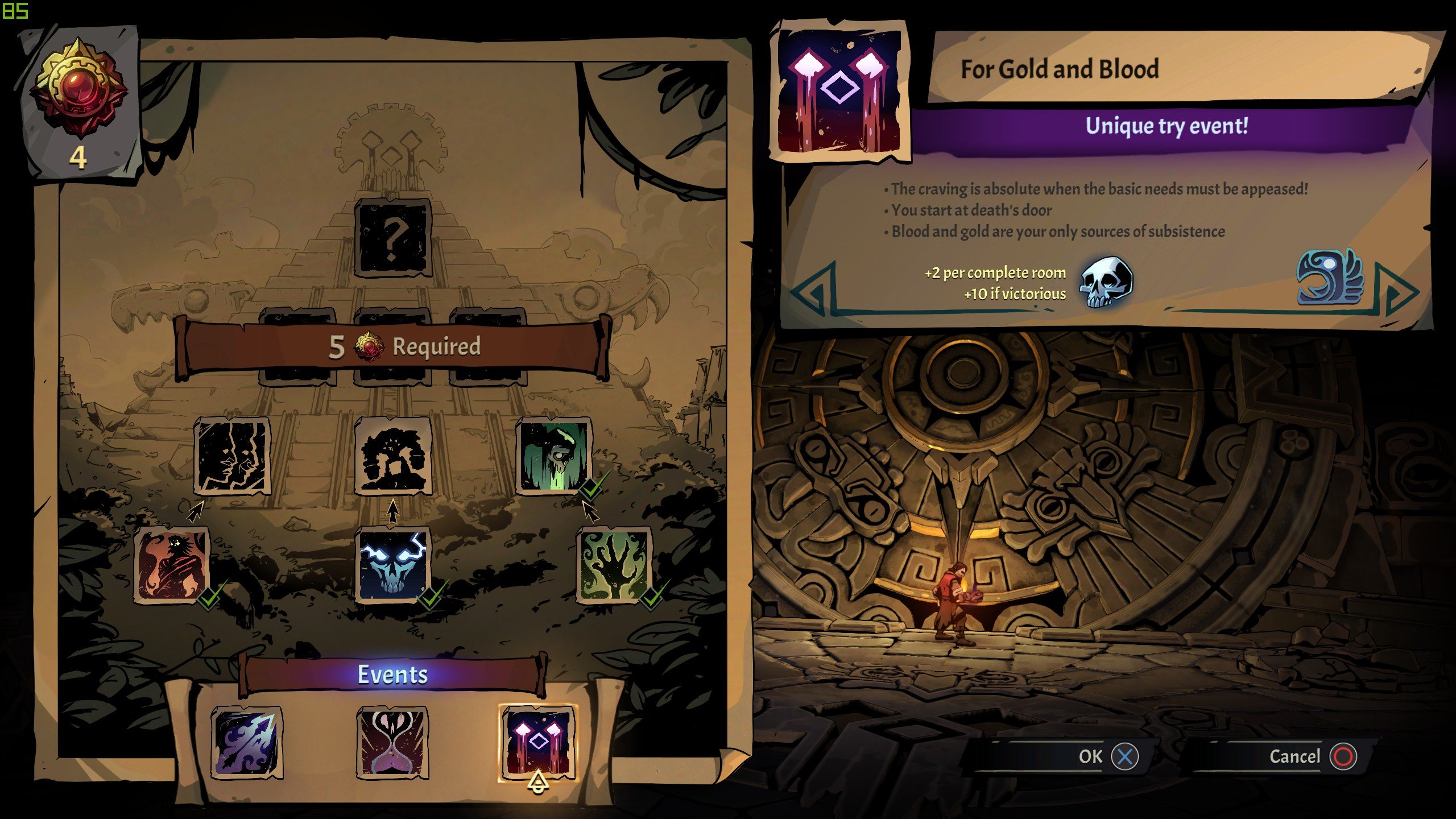
Task: Choose the two-faces silhouette tile
Action: click(231, 456)
